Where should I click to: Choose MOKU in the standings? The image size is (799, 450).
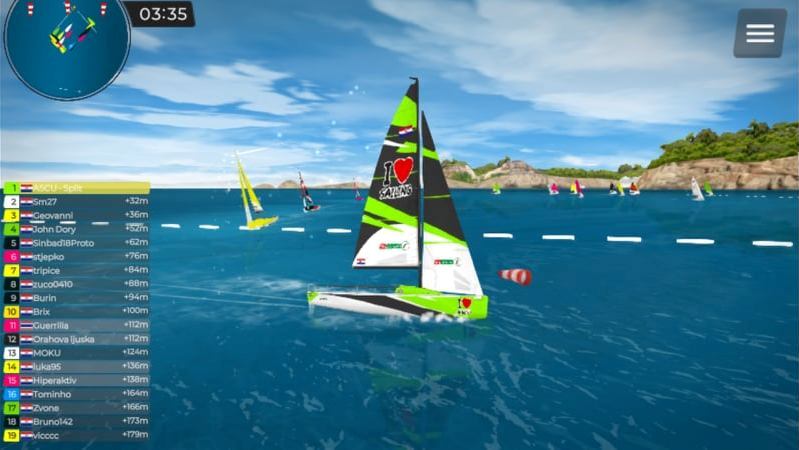click(x=76, y=352)
